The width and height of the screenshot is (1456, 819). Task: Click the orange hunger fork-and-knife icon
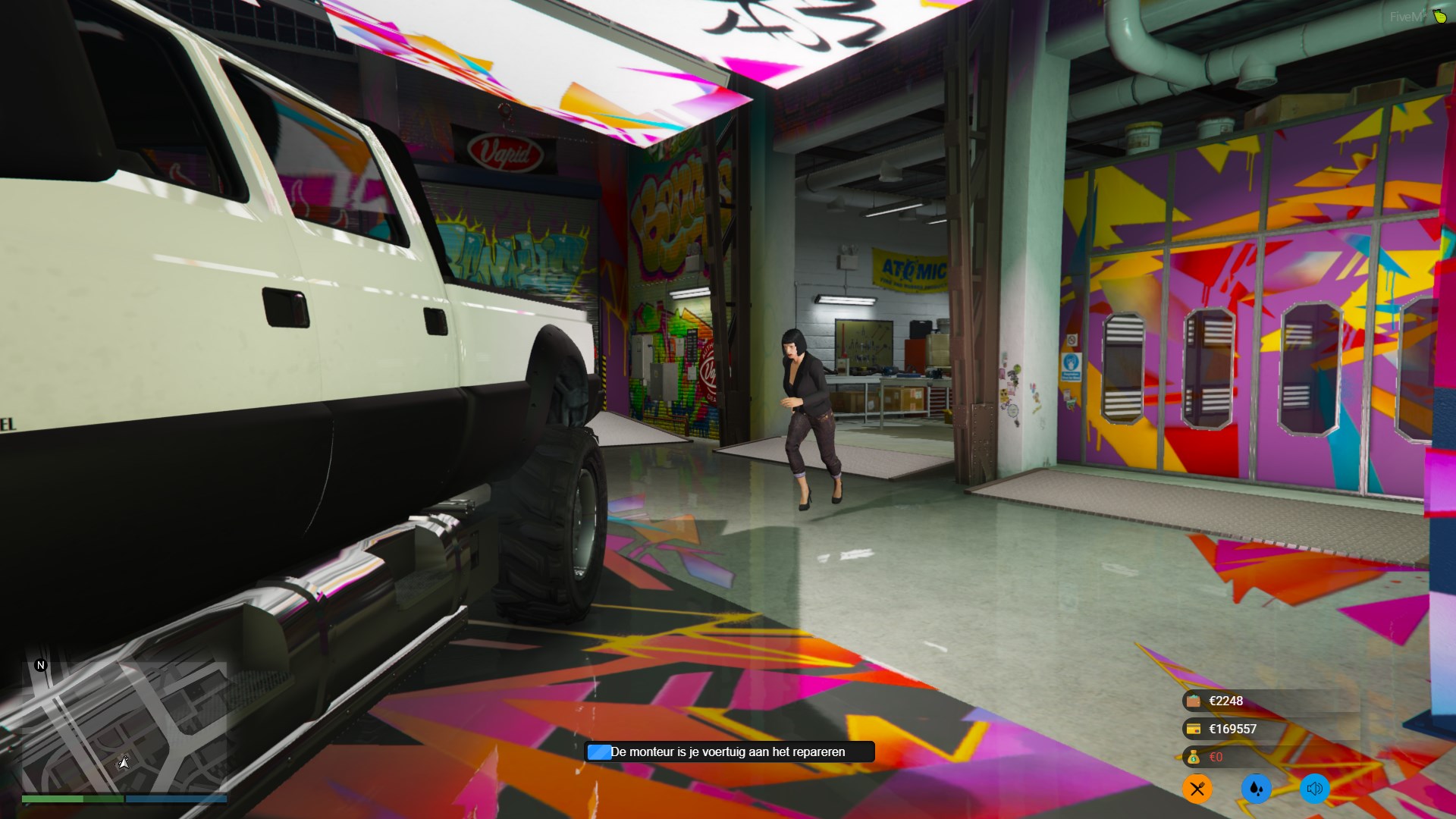point(1197,789)
